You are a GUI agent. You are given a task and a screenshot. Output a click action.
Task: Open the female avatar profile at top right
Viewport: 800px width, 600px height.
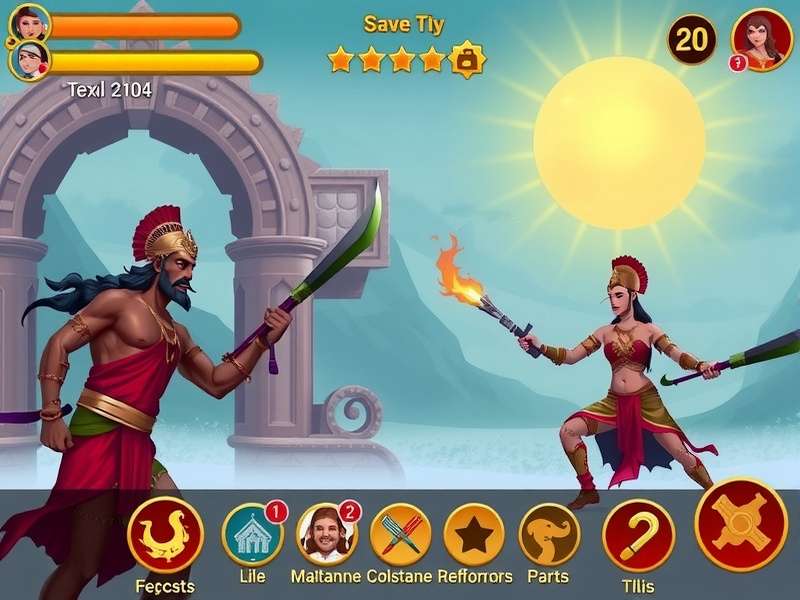762,39
